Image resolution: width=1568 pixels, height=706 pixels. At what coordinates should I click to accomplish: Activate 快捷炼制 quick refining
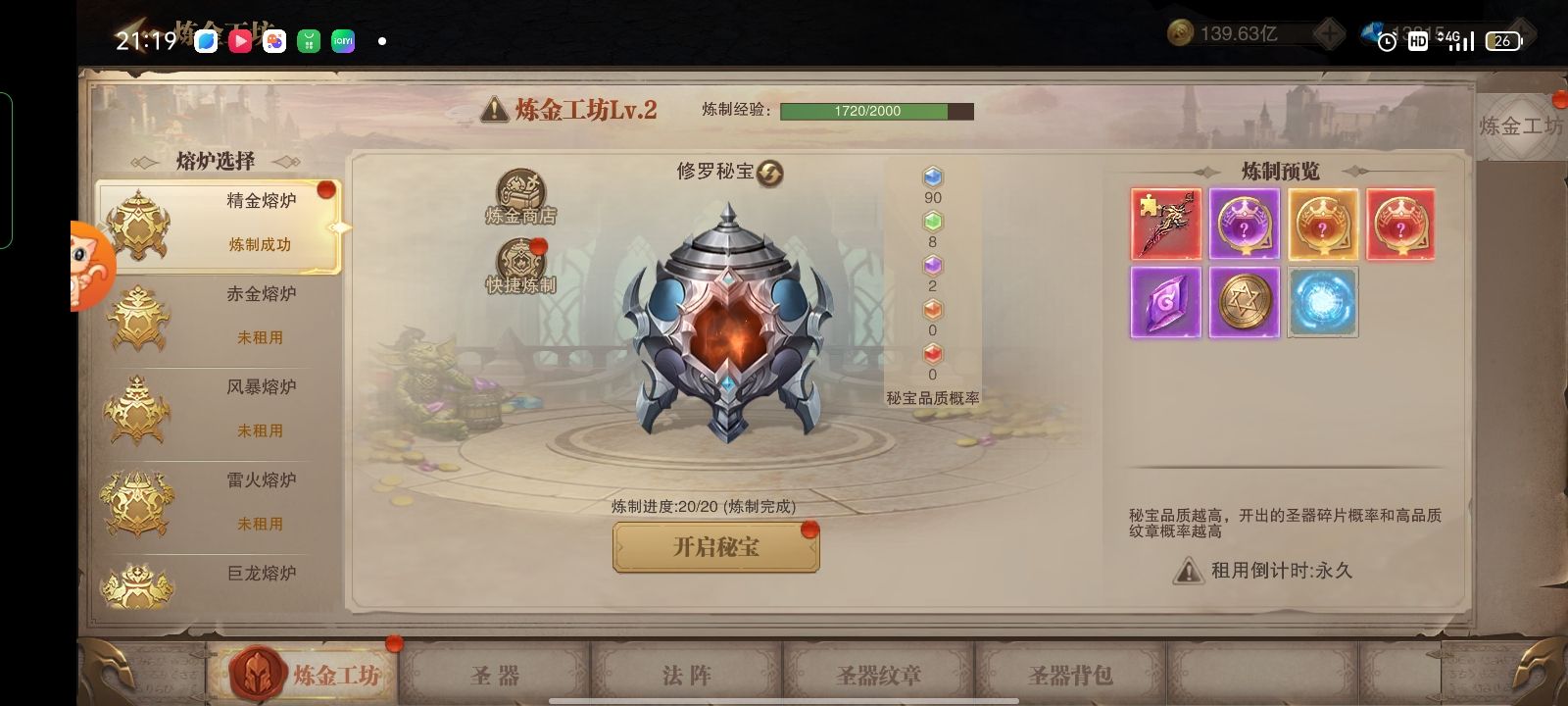click(520, 267)
